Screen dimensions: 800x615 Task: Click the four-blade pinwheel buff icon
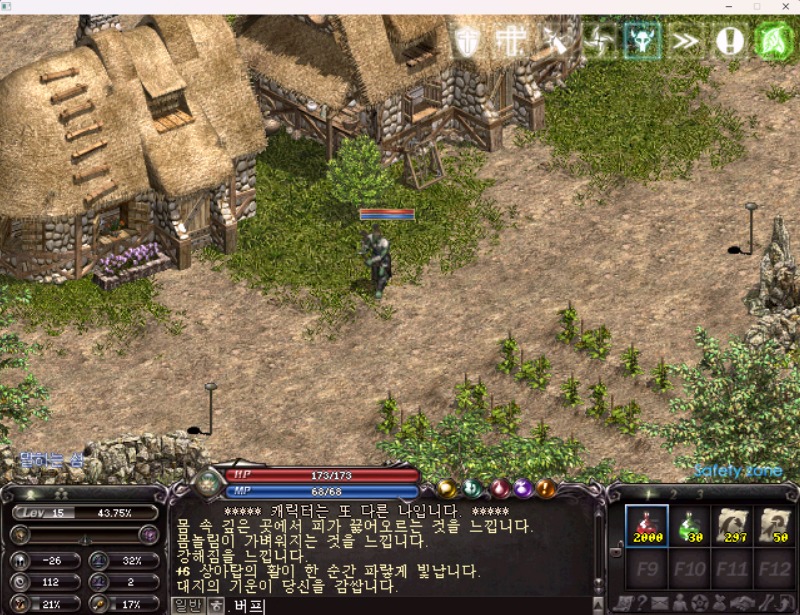point(598,41)
